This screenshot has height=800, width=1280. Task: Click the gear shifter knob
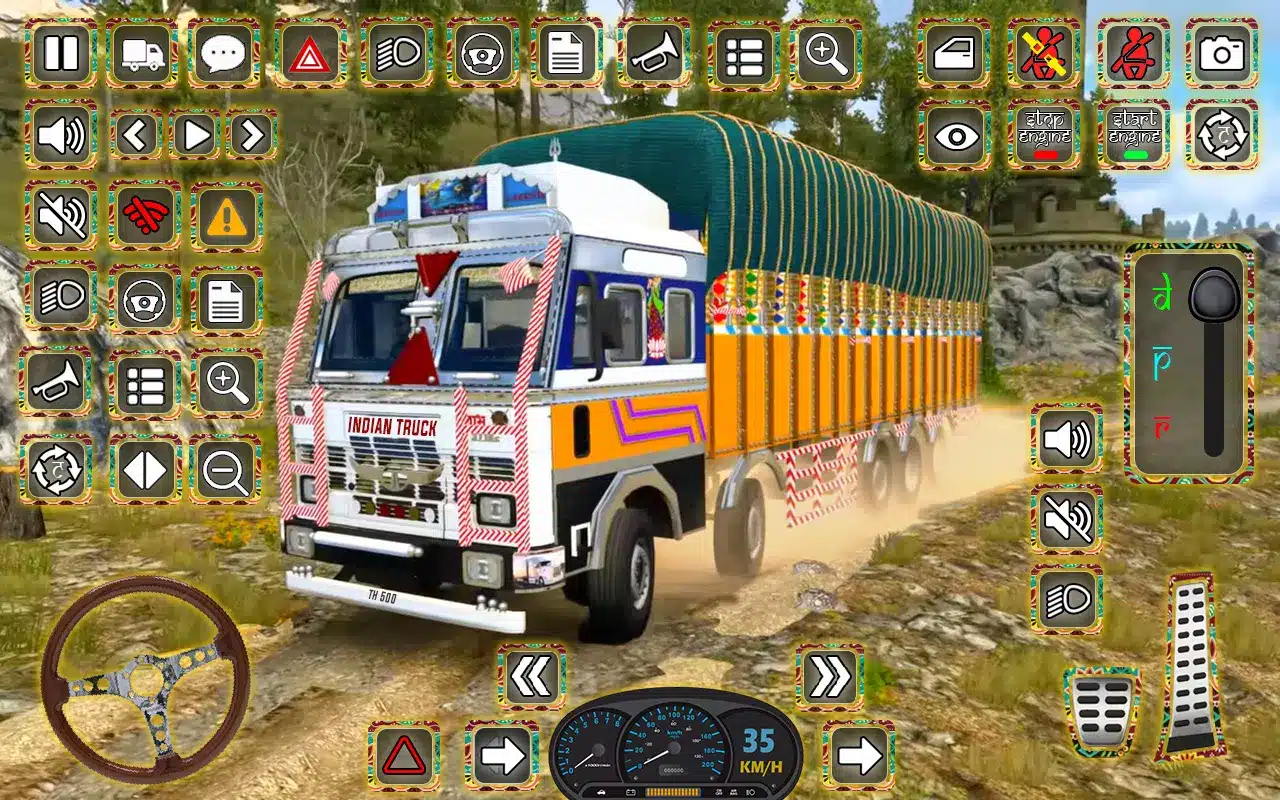point(1214,297)
